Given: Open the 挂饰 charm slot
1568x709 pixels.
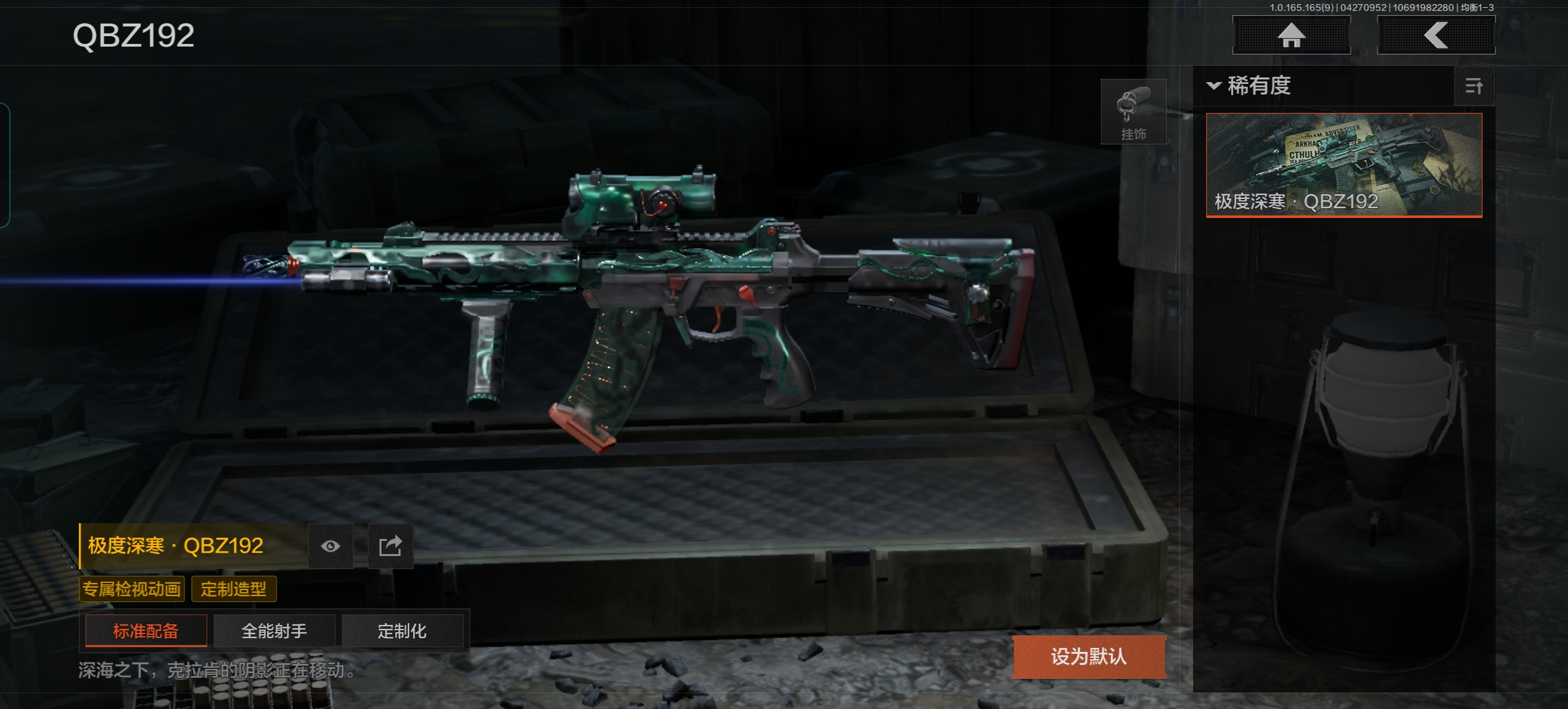Looking at the screenshot, I should (x=1133, y=112).
